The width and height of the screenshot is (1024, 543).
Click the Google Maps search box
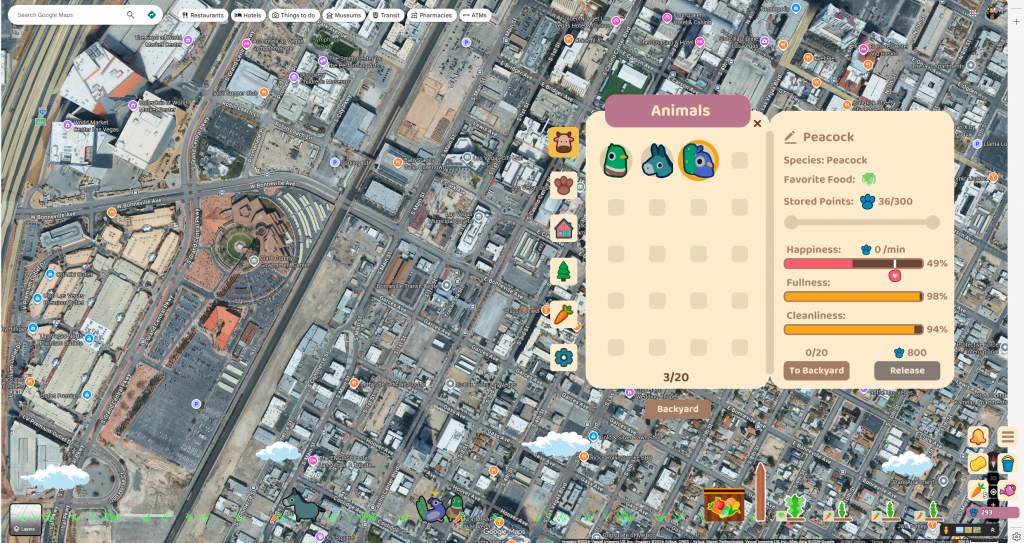pos(70,15)
